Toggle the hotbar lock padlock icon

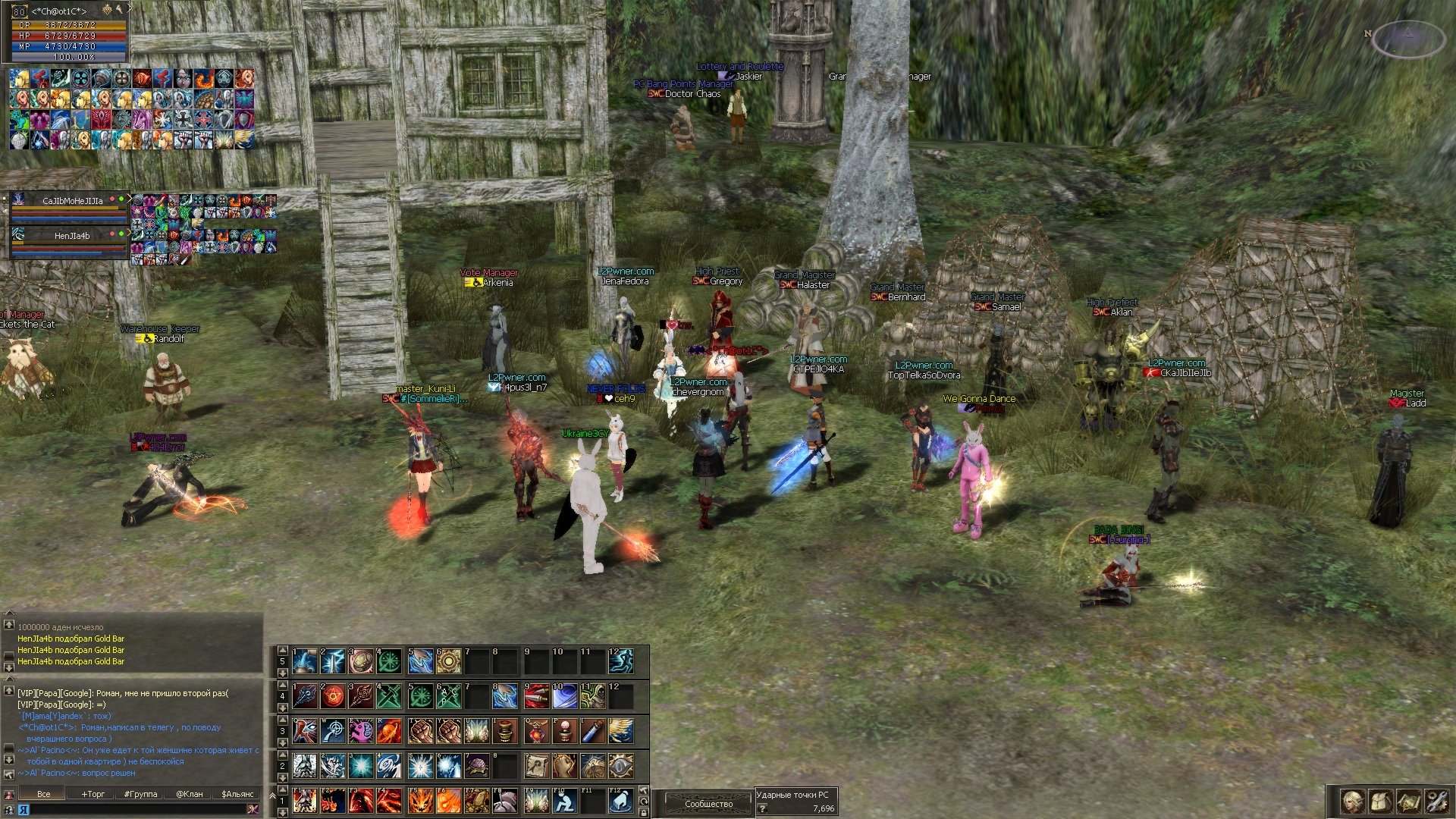644,812
